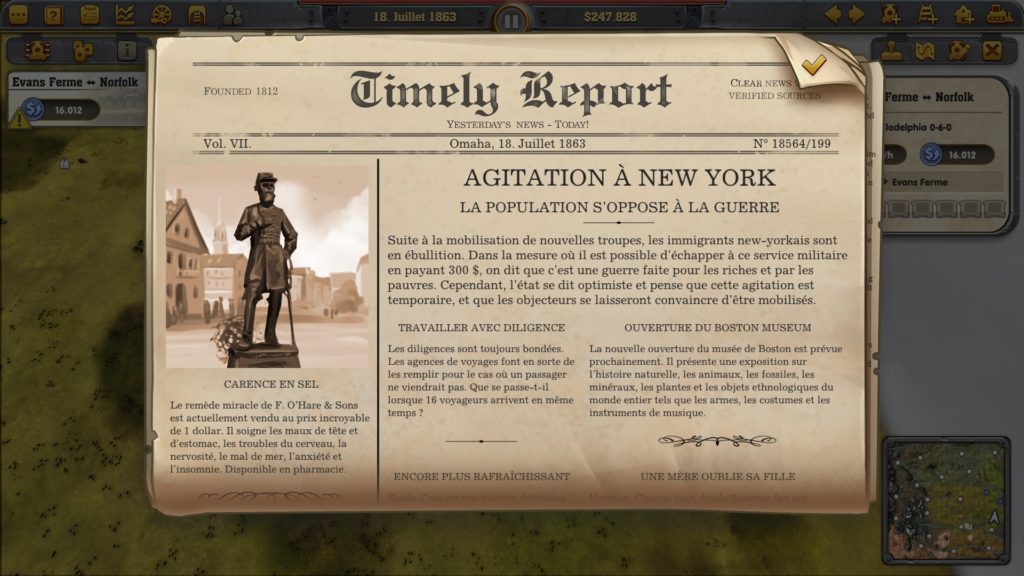Select the bulldozer demolish tool
The image size is (1024, 576).
(x=1000, y=15)
